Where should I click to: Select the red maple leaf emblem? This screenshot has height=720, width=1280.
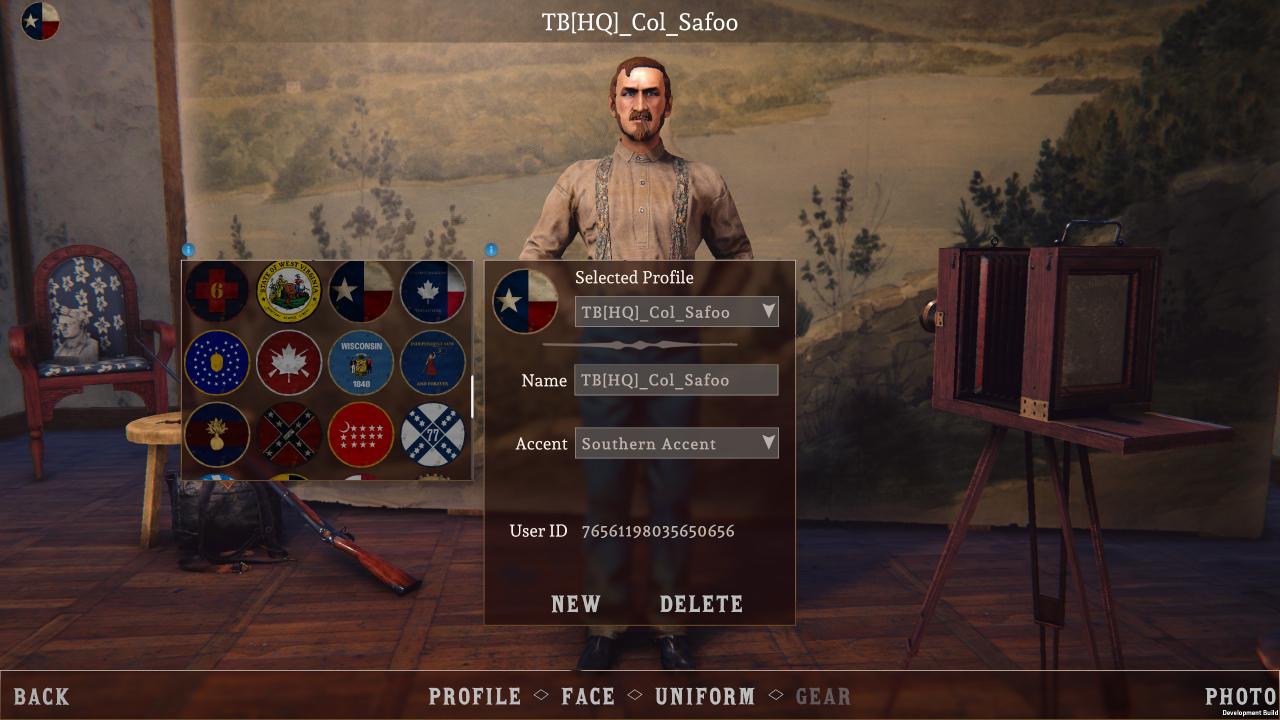point(289,363)
